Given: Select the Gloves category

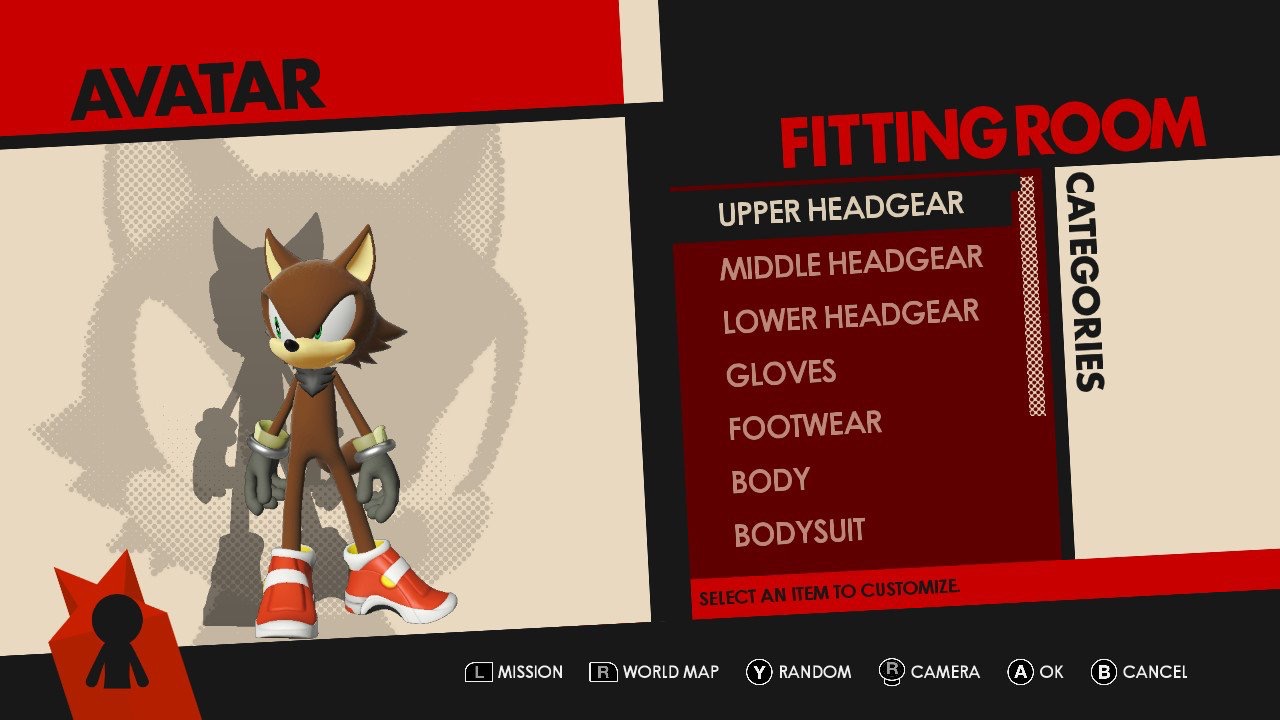Looking at the screenshot, I should coord(781,373).
